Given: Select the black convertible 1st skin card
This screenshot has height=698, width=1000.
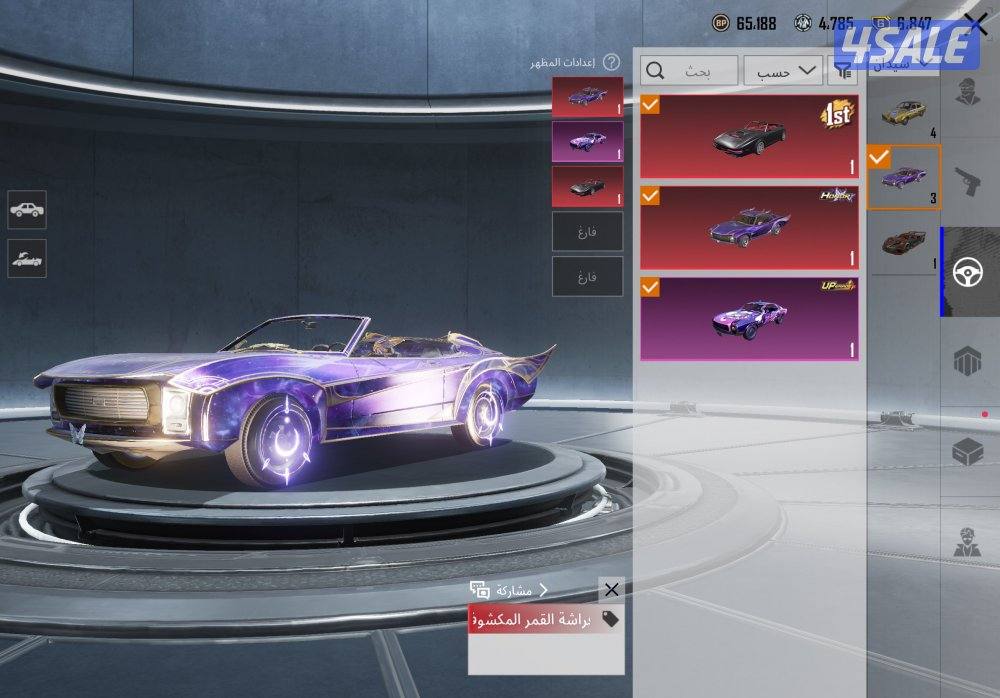Looking at the screenshot, I should (x=749, y=137).
